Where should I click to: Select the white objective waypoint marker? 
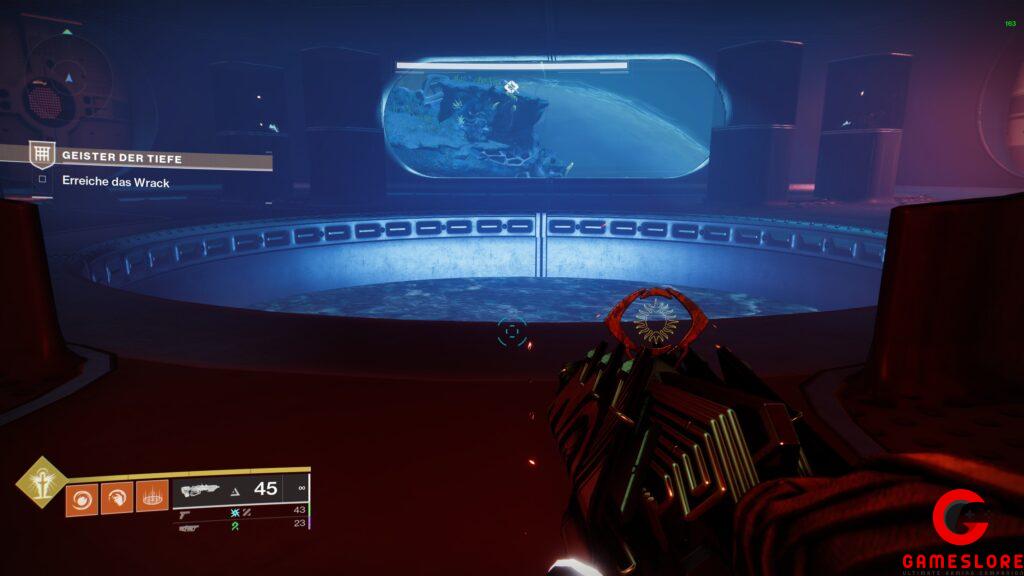(512, 87)
